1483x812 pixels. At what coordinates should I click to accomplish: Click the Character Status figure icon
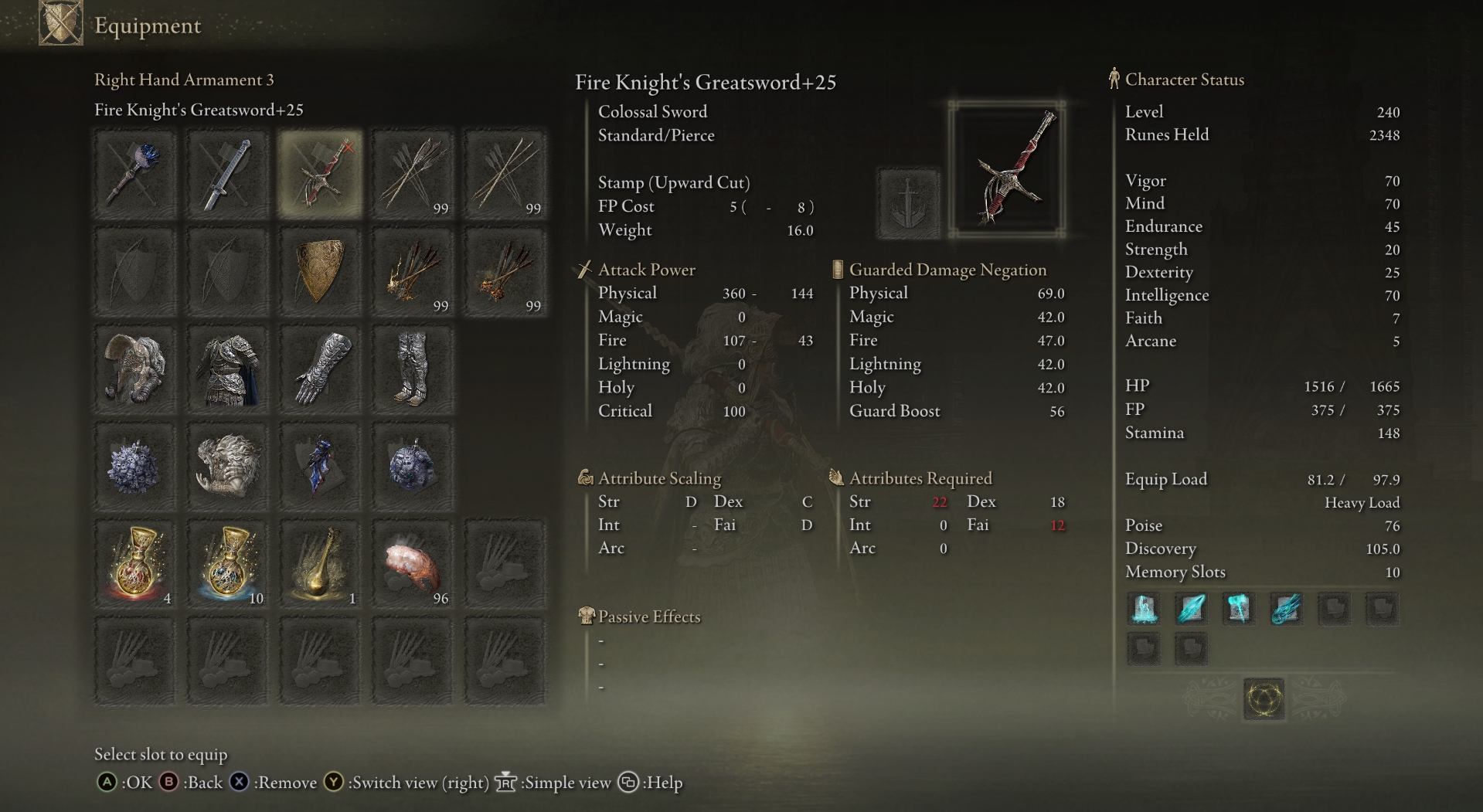[1113, 79]
